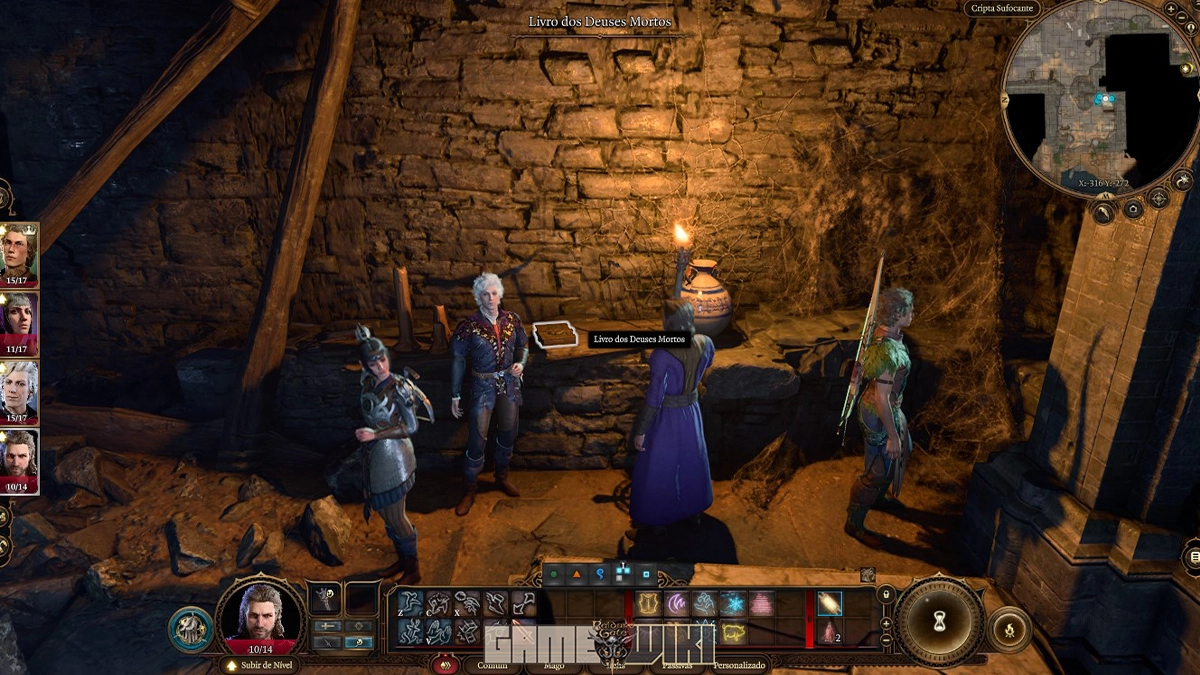Switch to the Comum hotbar tab
The image size is (1200, 675).
point(492,665)
